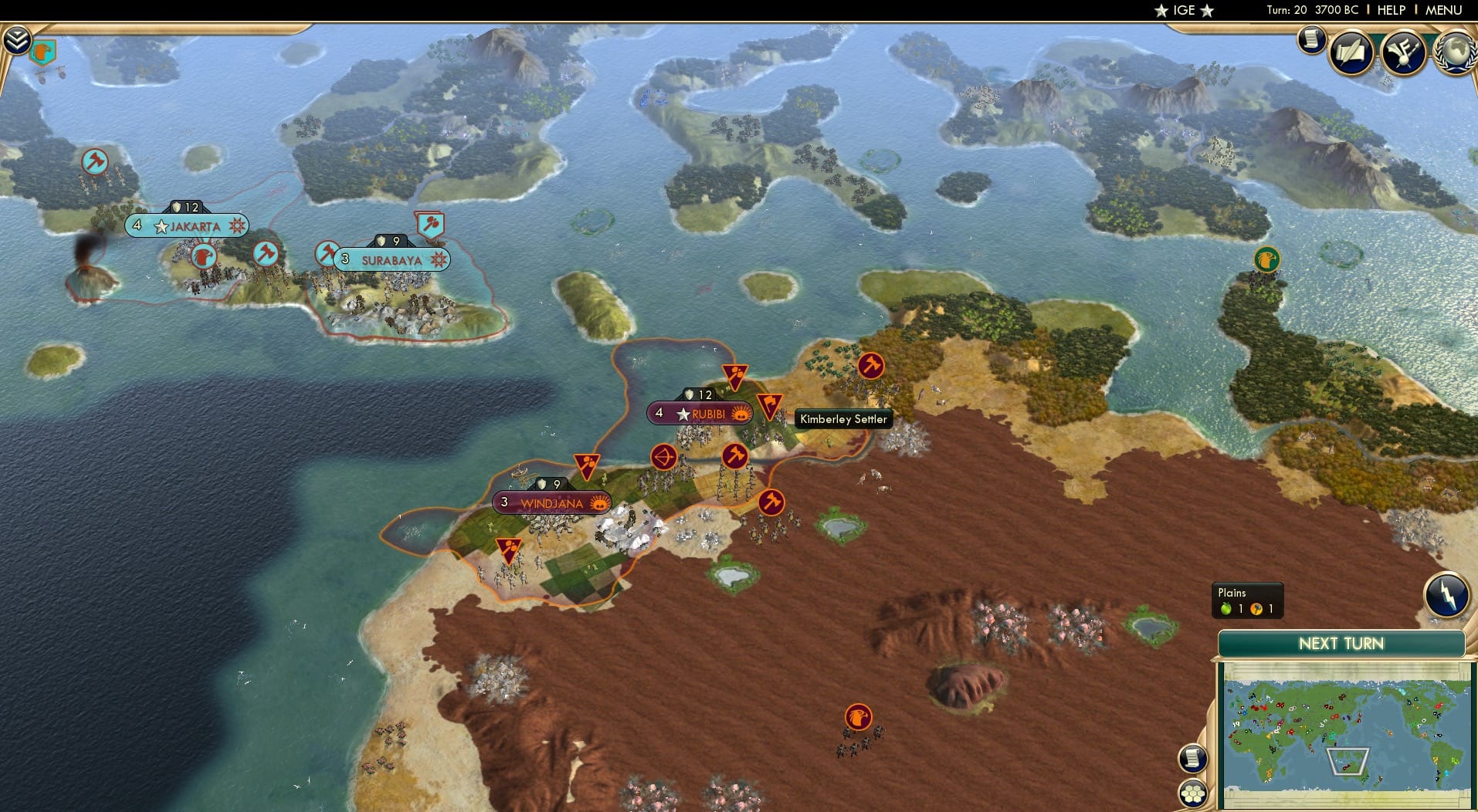Select the worker hammer icon near Surabaya
This screenshot has width=1478, height=812.
tap(327, 252)
